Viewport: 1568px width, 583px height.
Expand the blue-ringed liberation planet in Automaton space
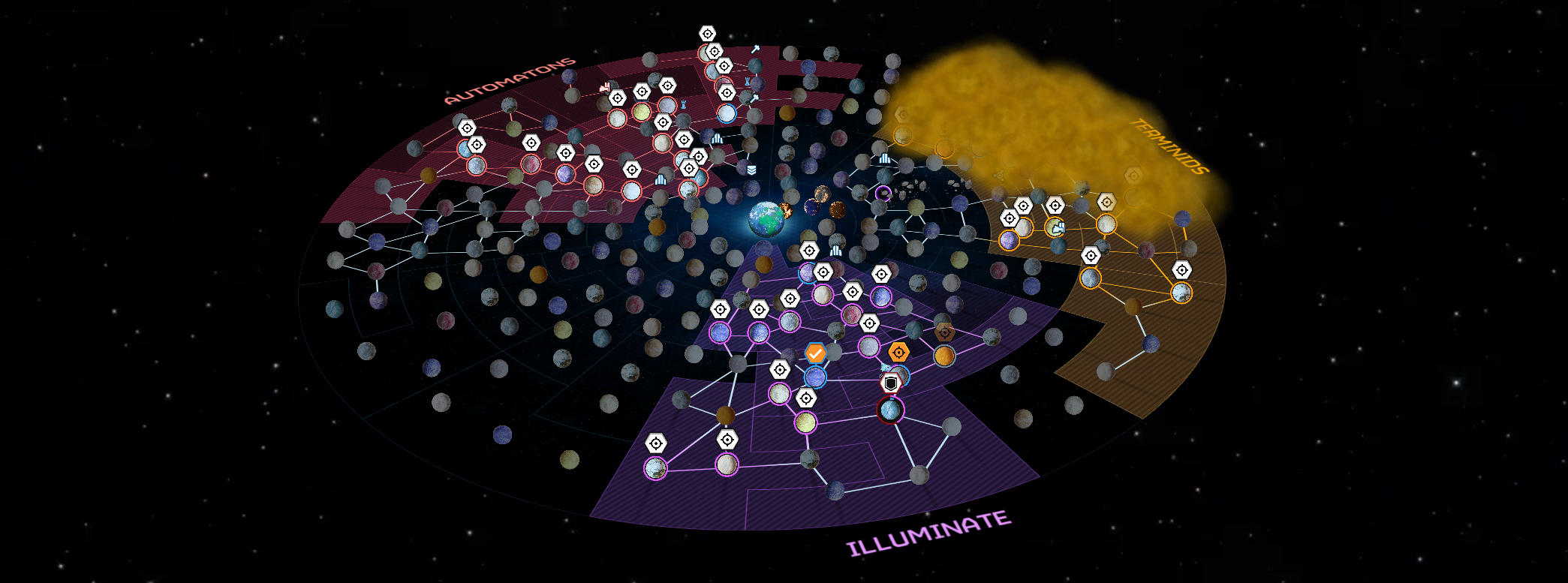tap(727, 112)
